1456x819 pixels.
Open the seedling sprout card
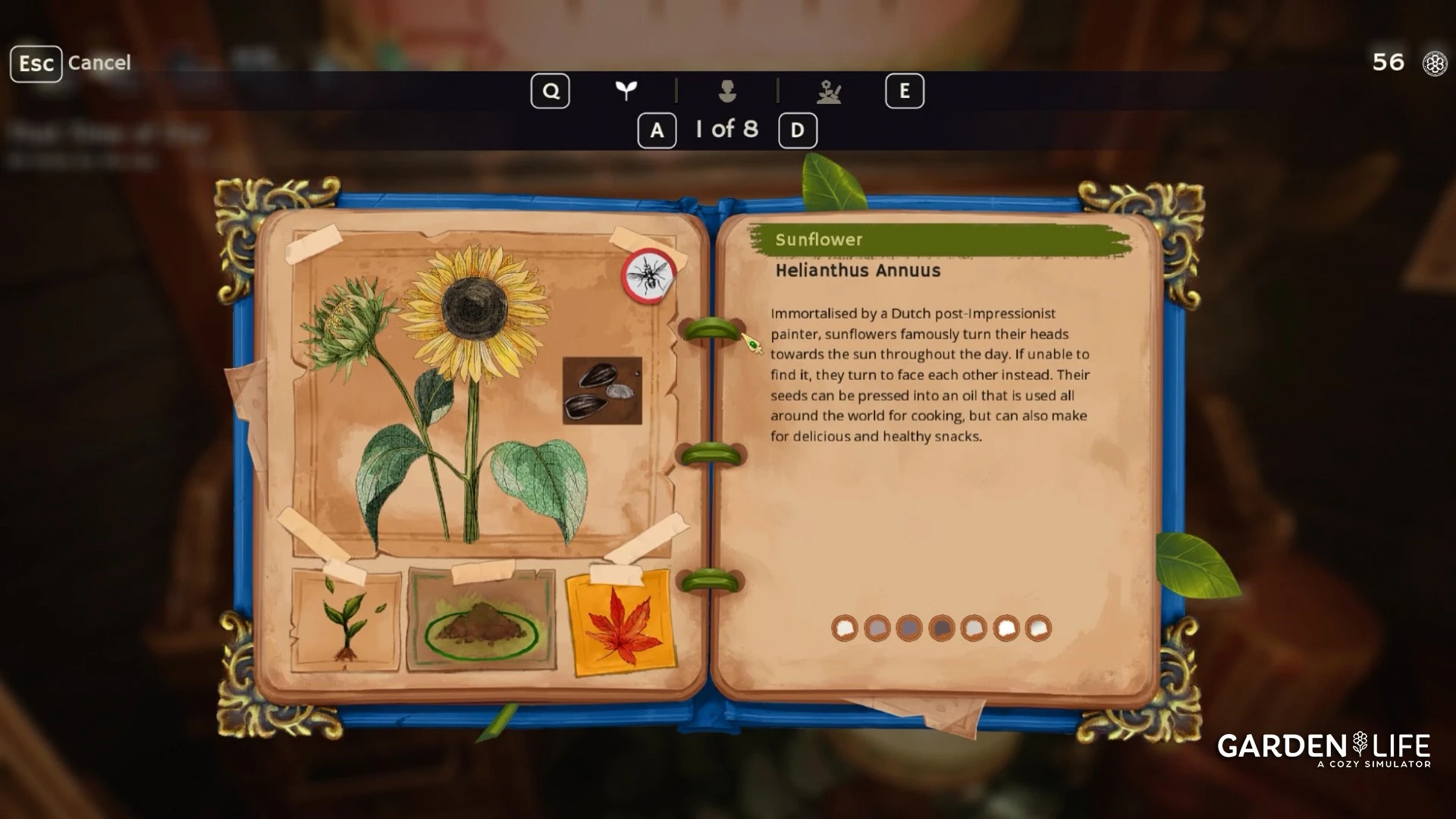[x=346, y=622]
